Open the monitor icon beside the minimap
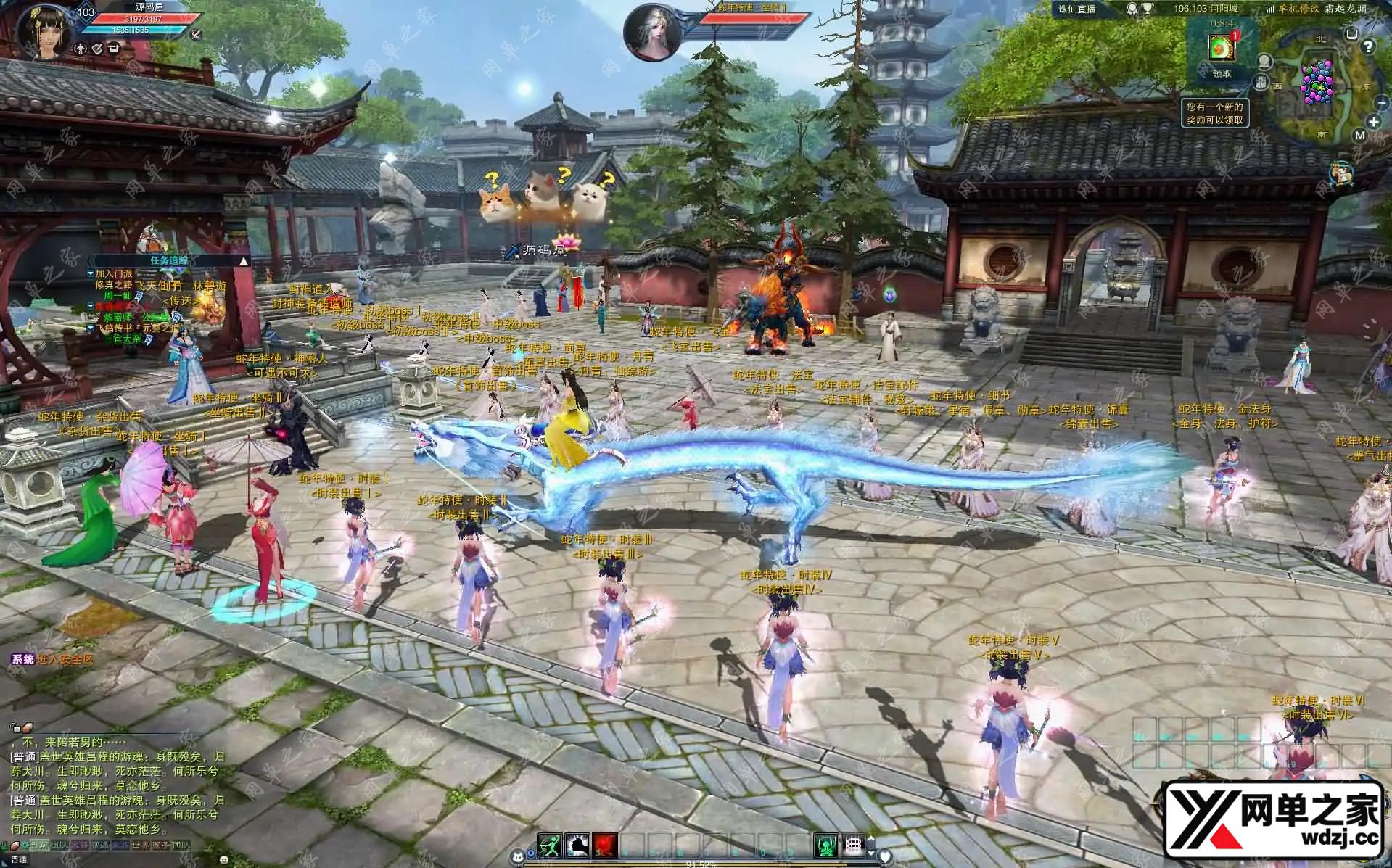This screenshot has width=1392, height=868. tap(1351, 34)
